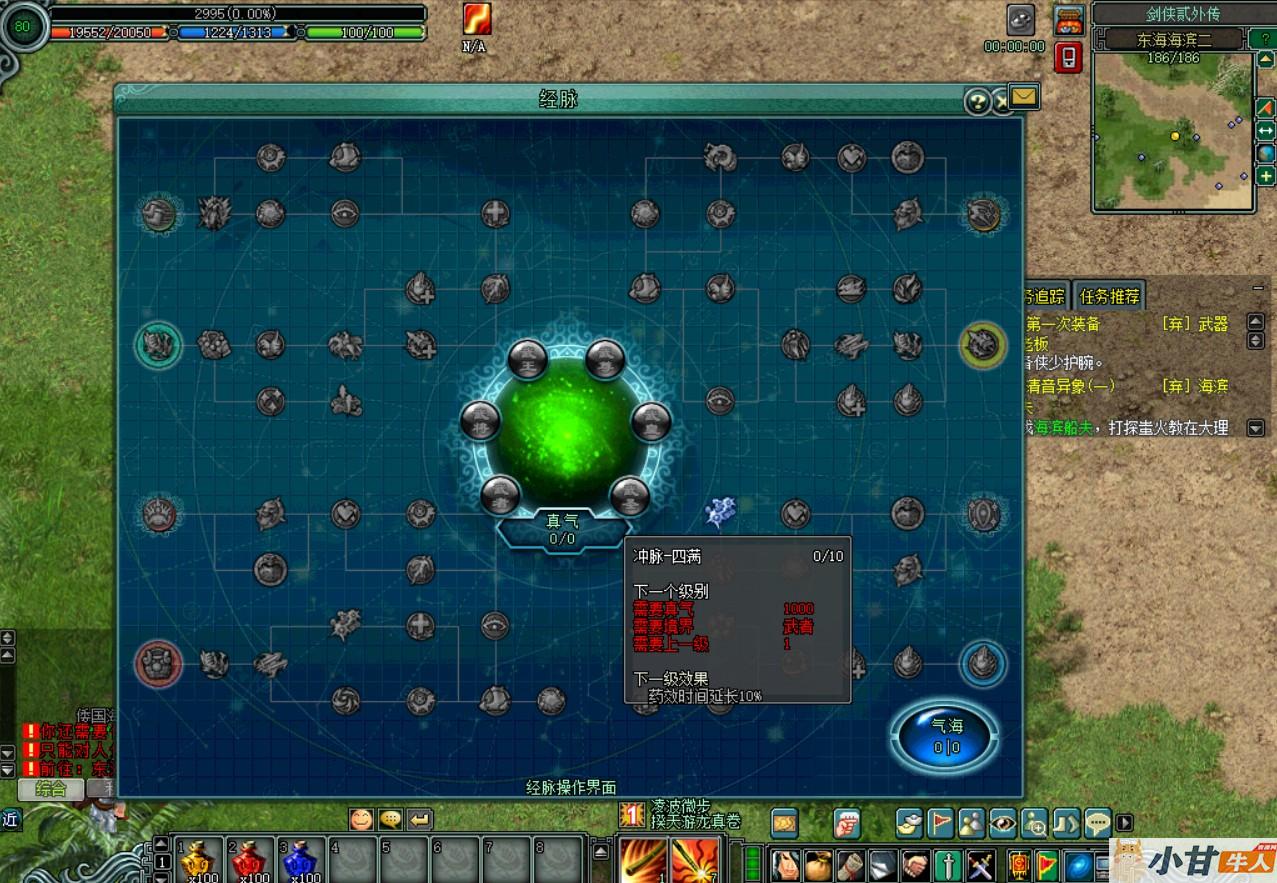Image resolution: width=1277 pixels, height=883 pixels.
Task: Select the highlighted 冲脉-四满 meridian node
Action: coord(719,513)
